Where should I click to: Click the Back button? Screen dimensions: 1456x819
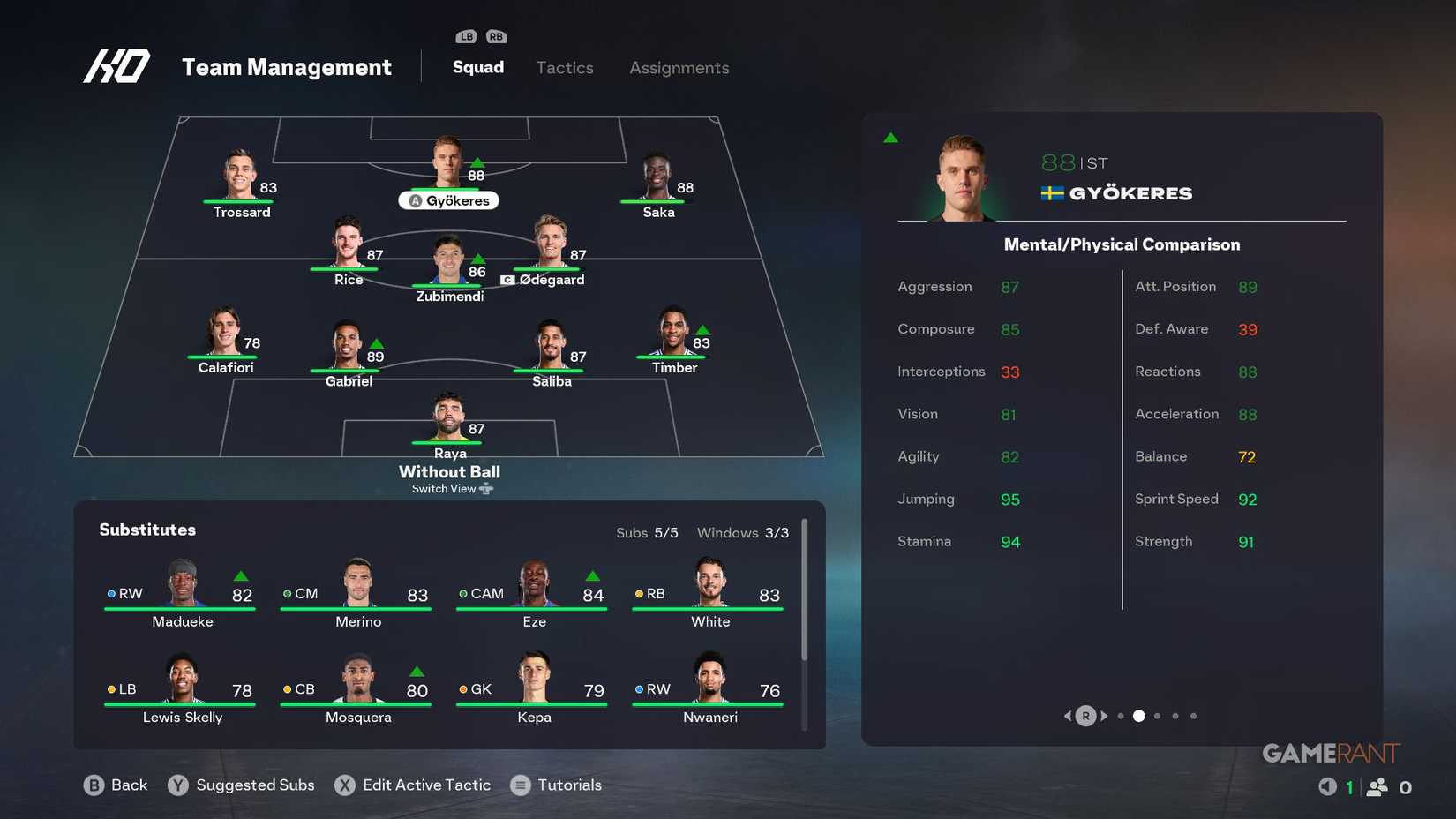coord(128,785)
